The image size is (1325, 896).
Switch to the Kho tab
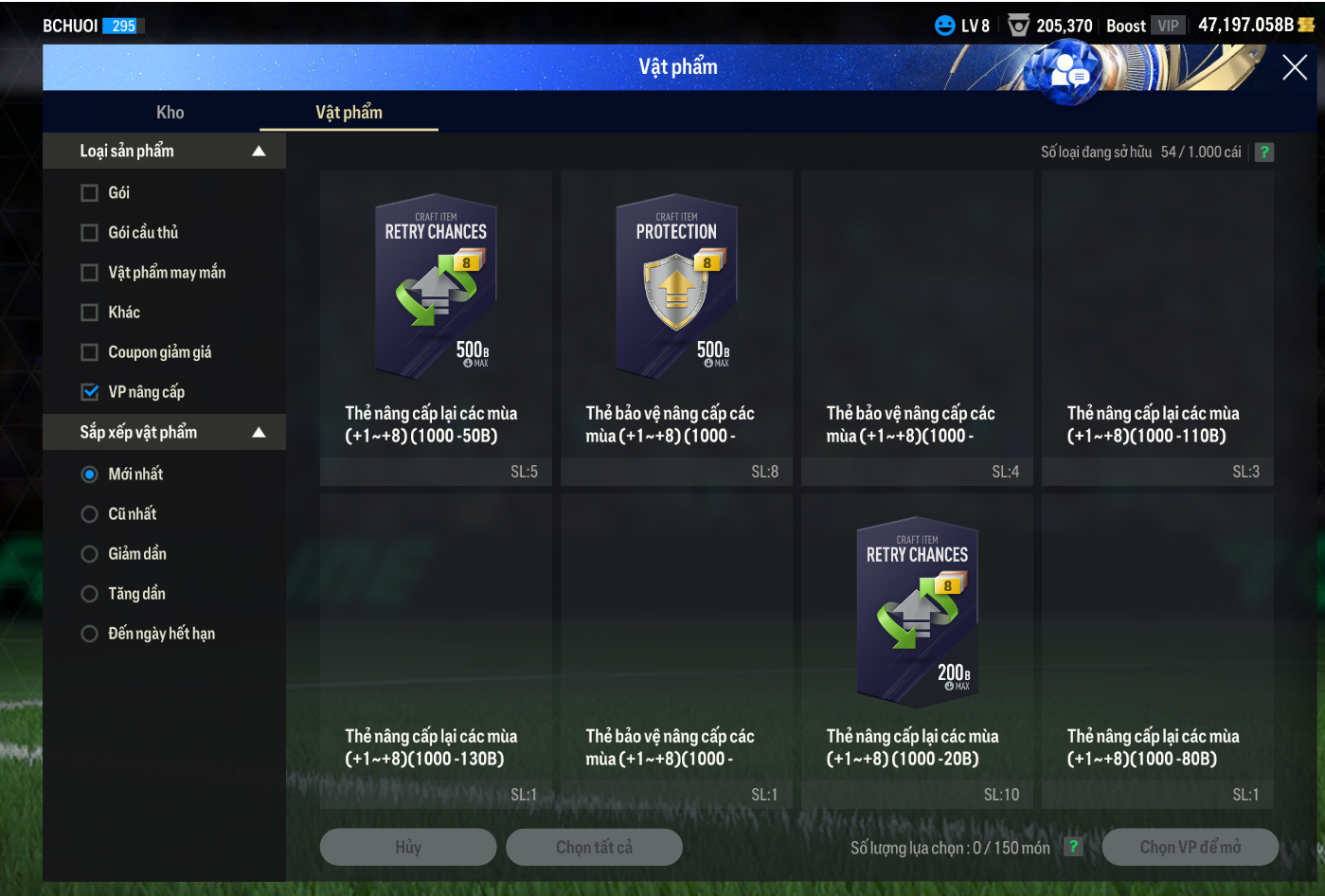coord(170,113)
